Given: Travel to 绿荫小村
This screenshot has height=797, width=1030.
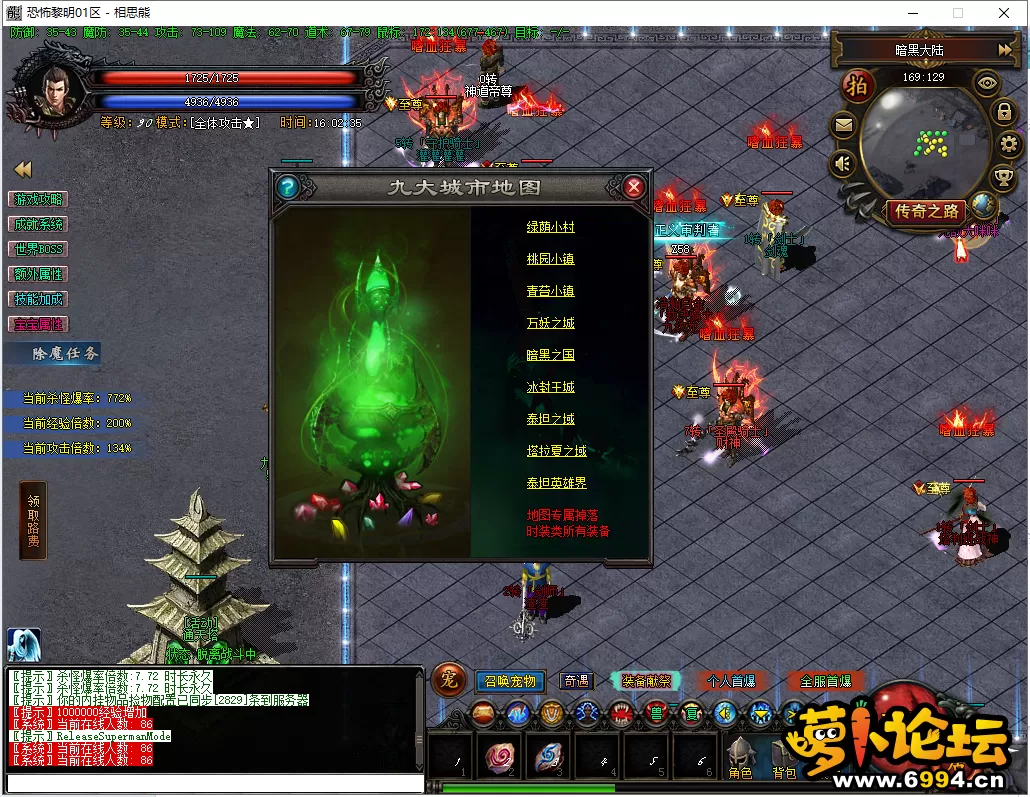Looking at the screenshot, I should [551, 227].
